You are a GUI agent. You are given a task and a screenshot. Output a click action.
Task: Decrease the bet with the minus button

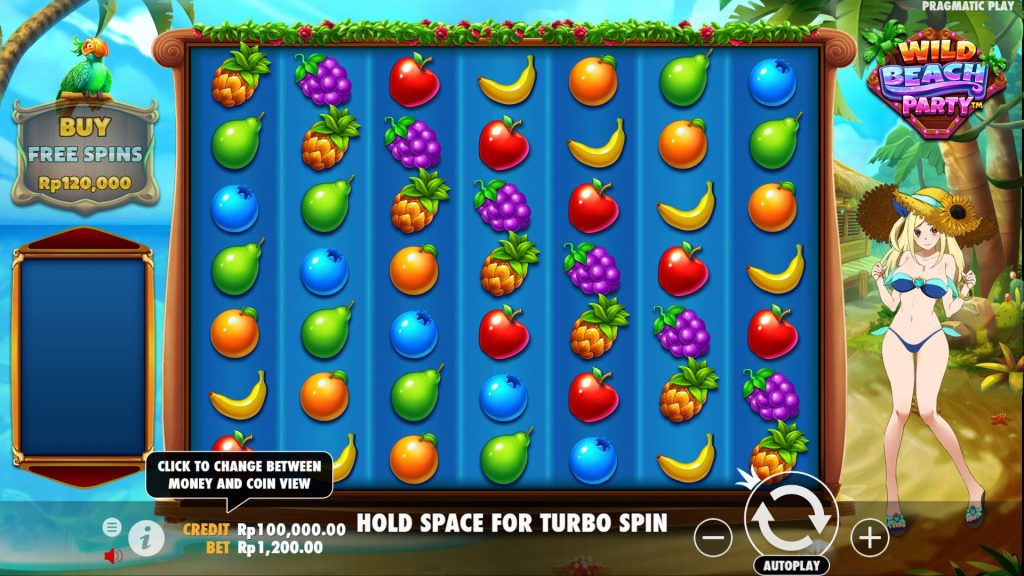713,538
